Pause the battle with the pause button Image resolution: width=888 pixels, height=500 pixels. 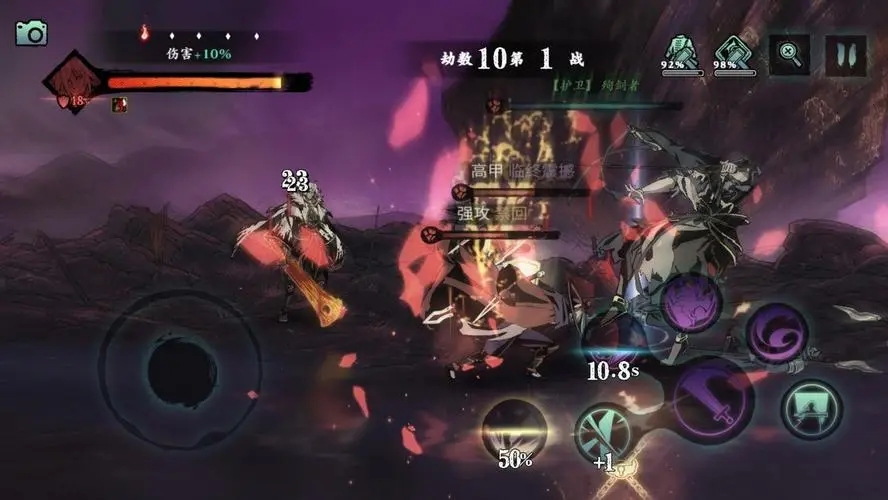pos(845,55)
